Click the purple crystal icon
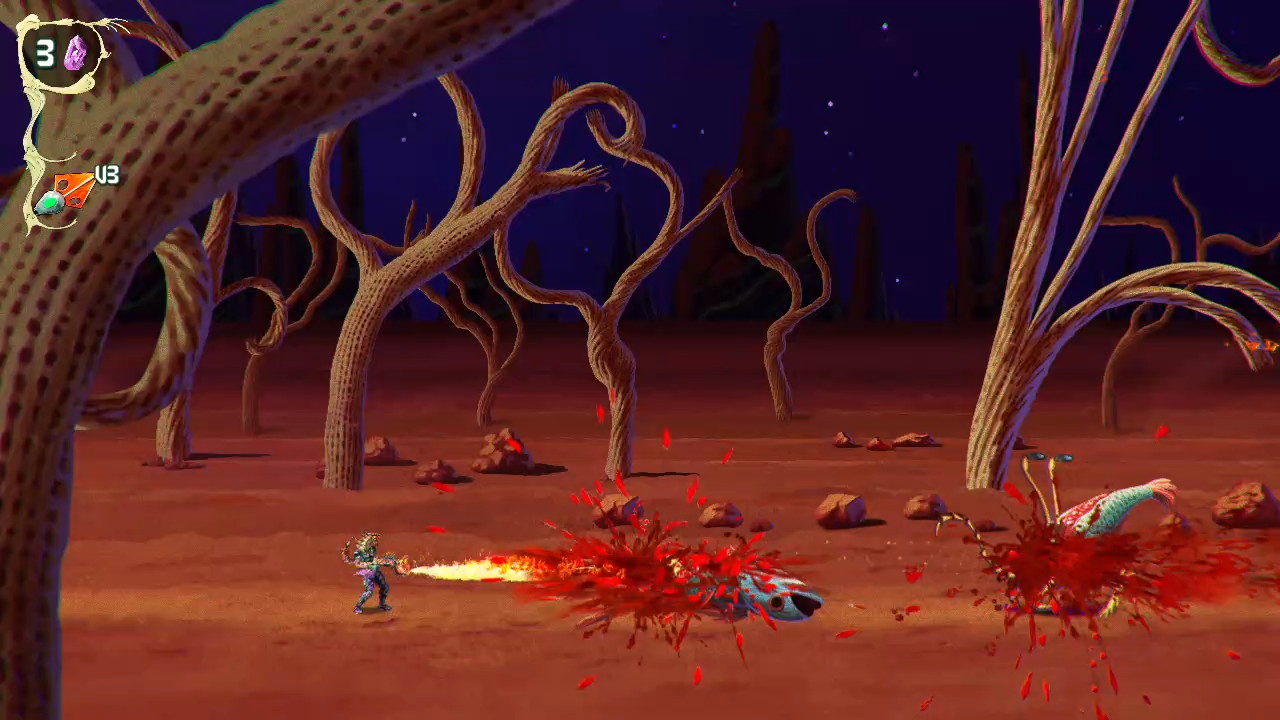Screen dimensions: 1280x720 tap(75, 53)
